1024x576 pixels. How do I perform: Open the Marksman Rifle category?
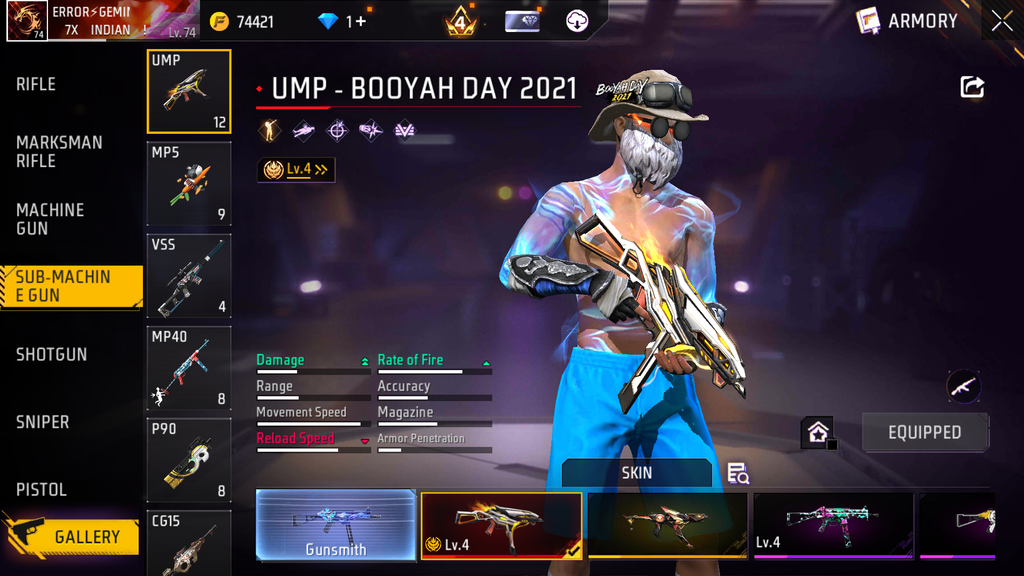point(59,151)
